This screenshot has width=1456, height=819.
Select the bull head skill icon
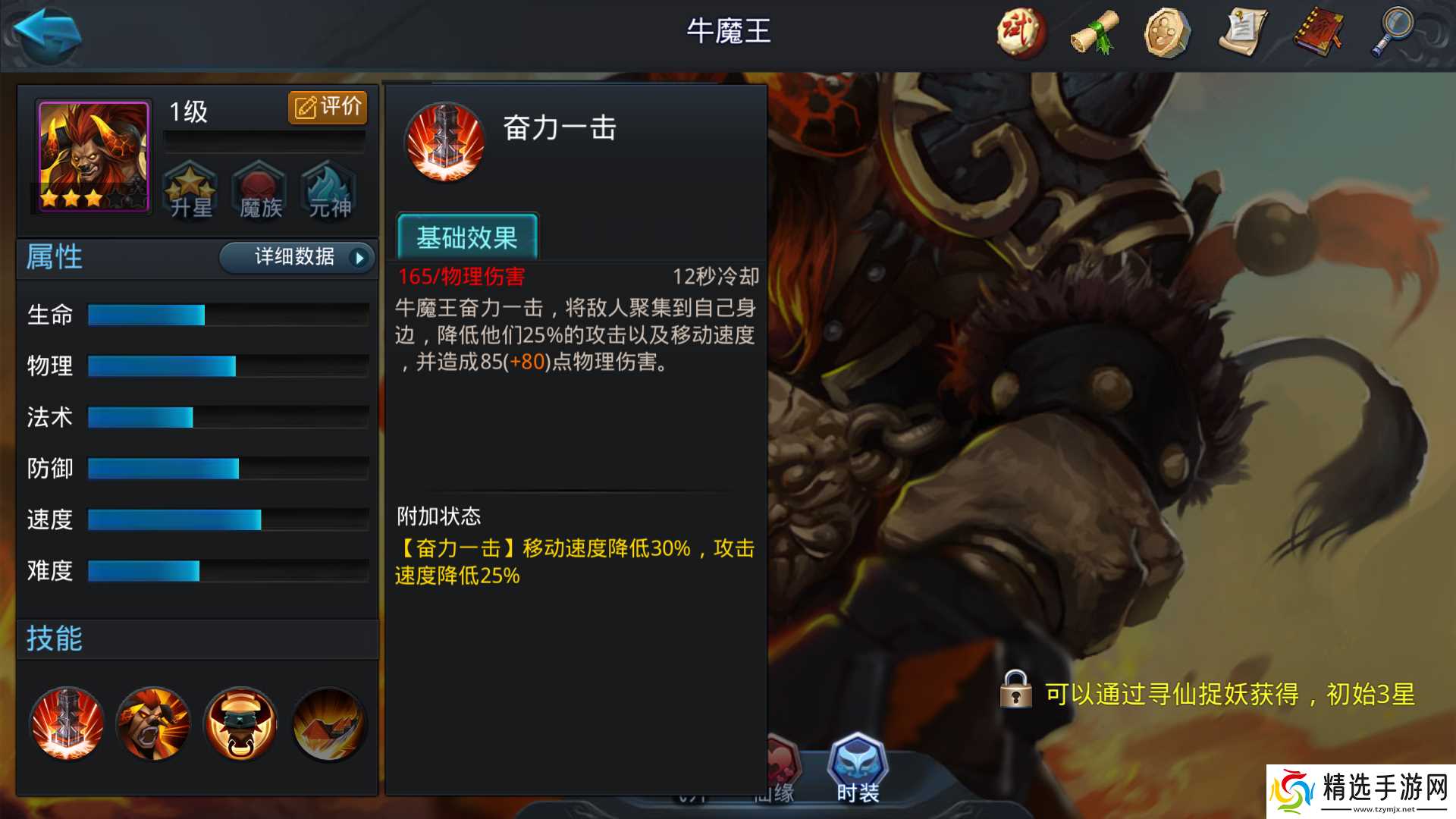pos(240,724)
